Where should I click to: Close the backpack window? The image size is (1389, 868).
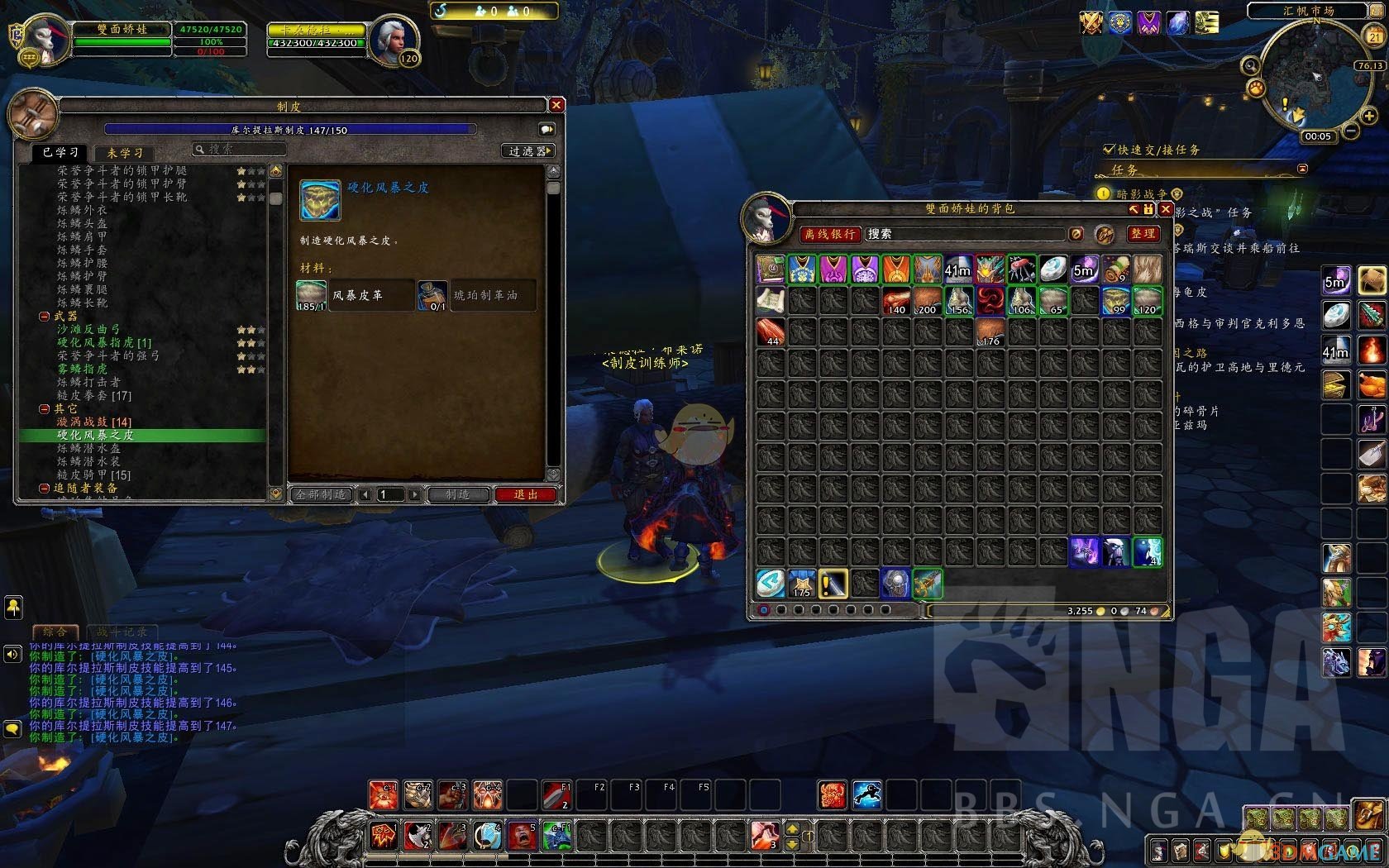click(x=1165, y=209)
